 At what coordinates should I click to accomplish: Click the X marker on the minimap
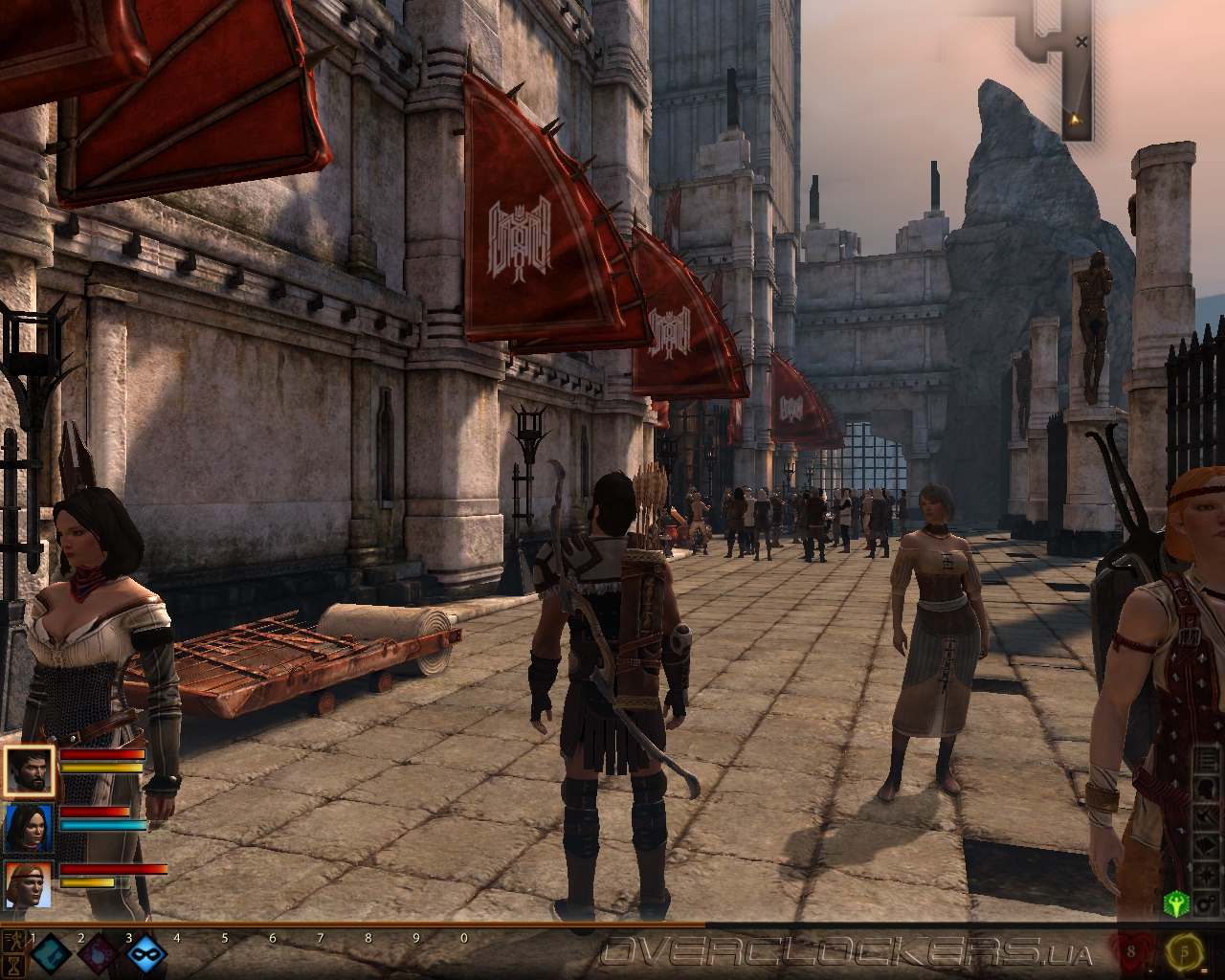(1080, 42)
